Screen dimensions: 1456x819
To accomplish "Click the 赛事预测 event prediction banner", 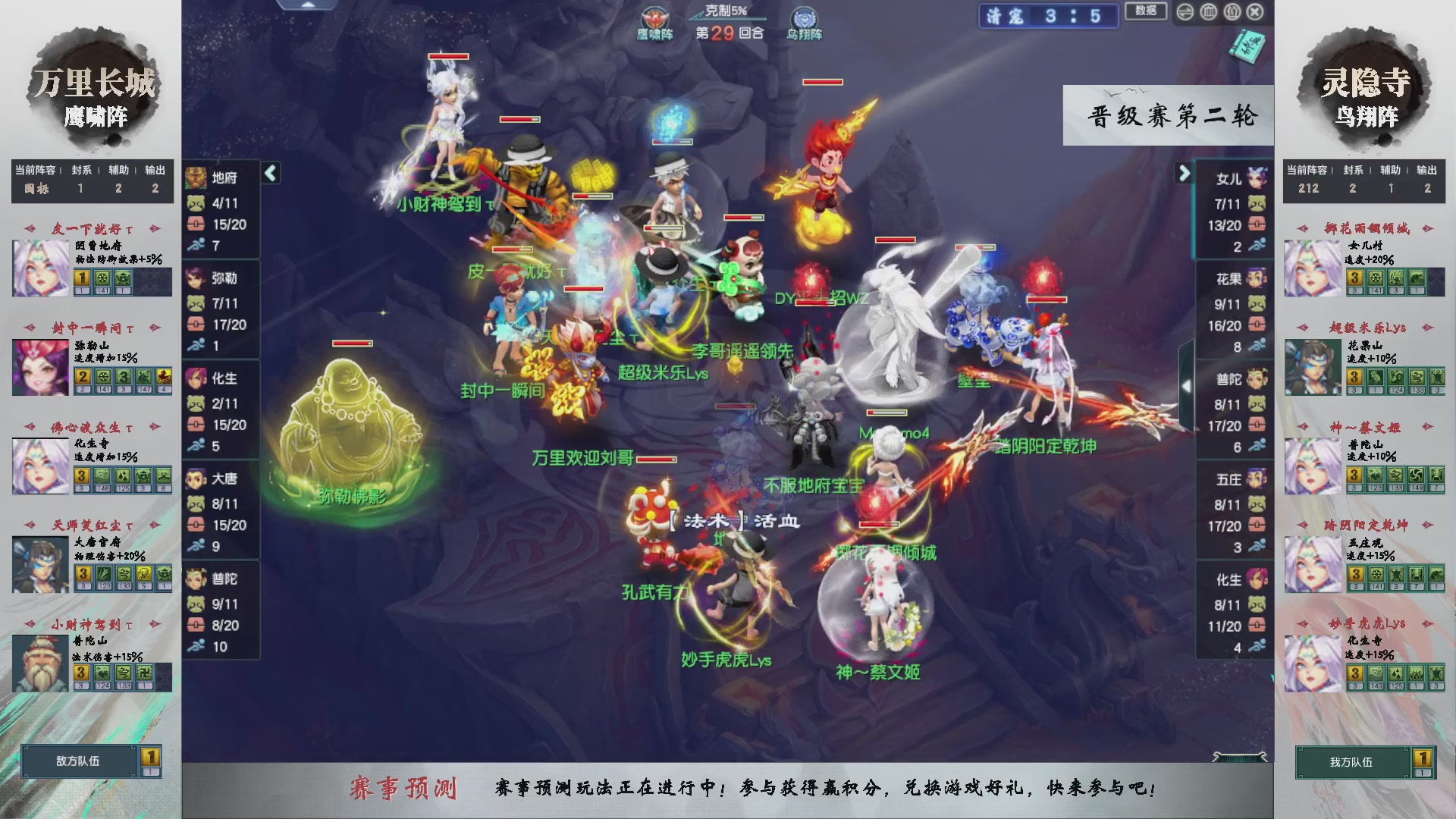I will pos(407,787).
